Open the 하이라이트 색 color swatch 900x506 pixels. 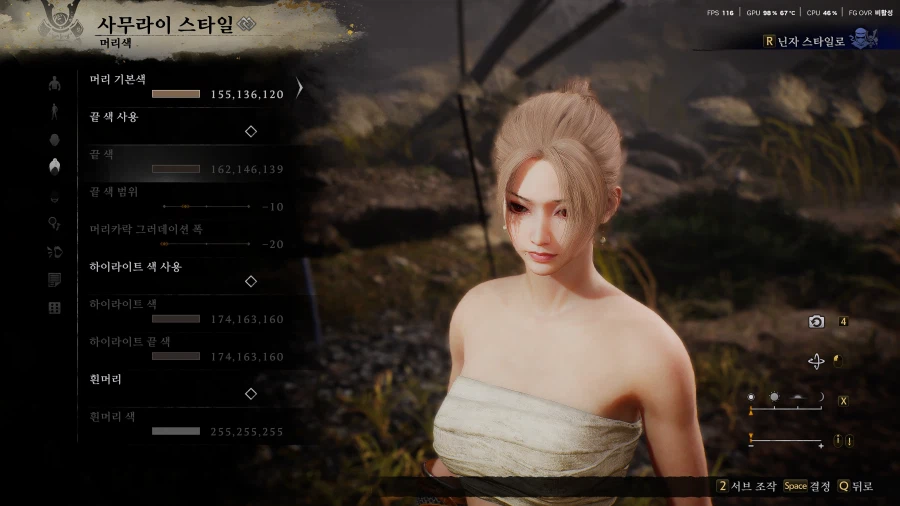(x=176, y=319)
